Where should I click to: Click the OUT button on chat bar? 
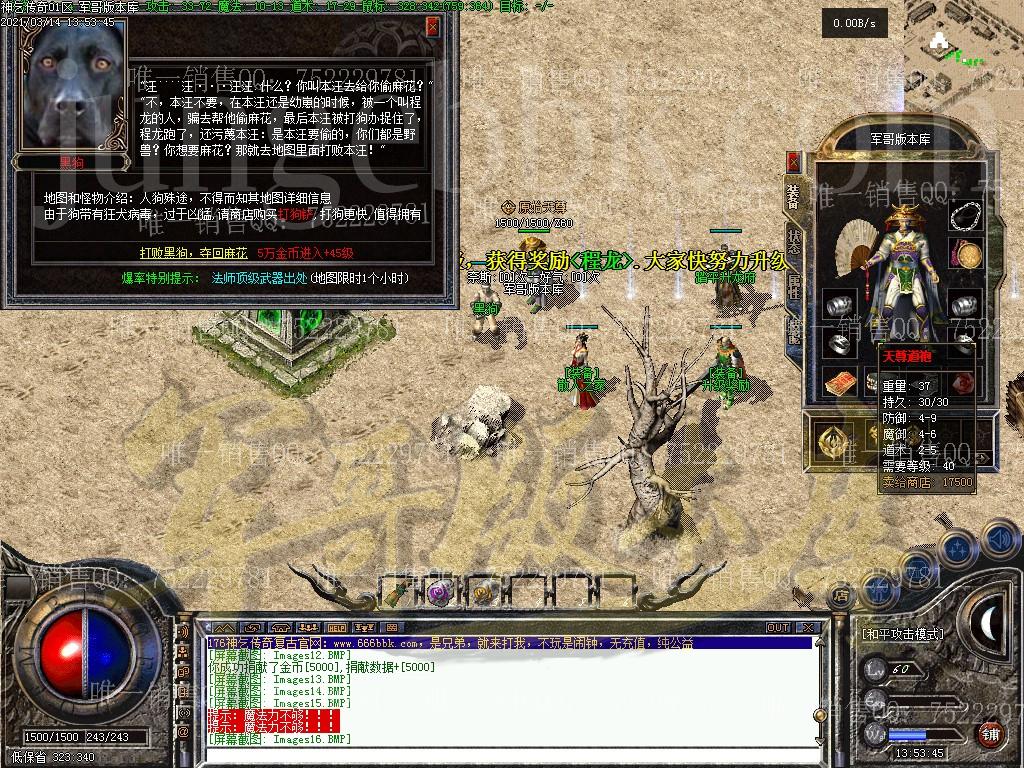pyautogui.click(x=778, y=628)
